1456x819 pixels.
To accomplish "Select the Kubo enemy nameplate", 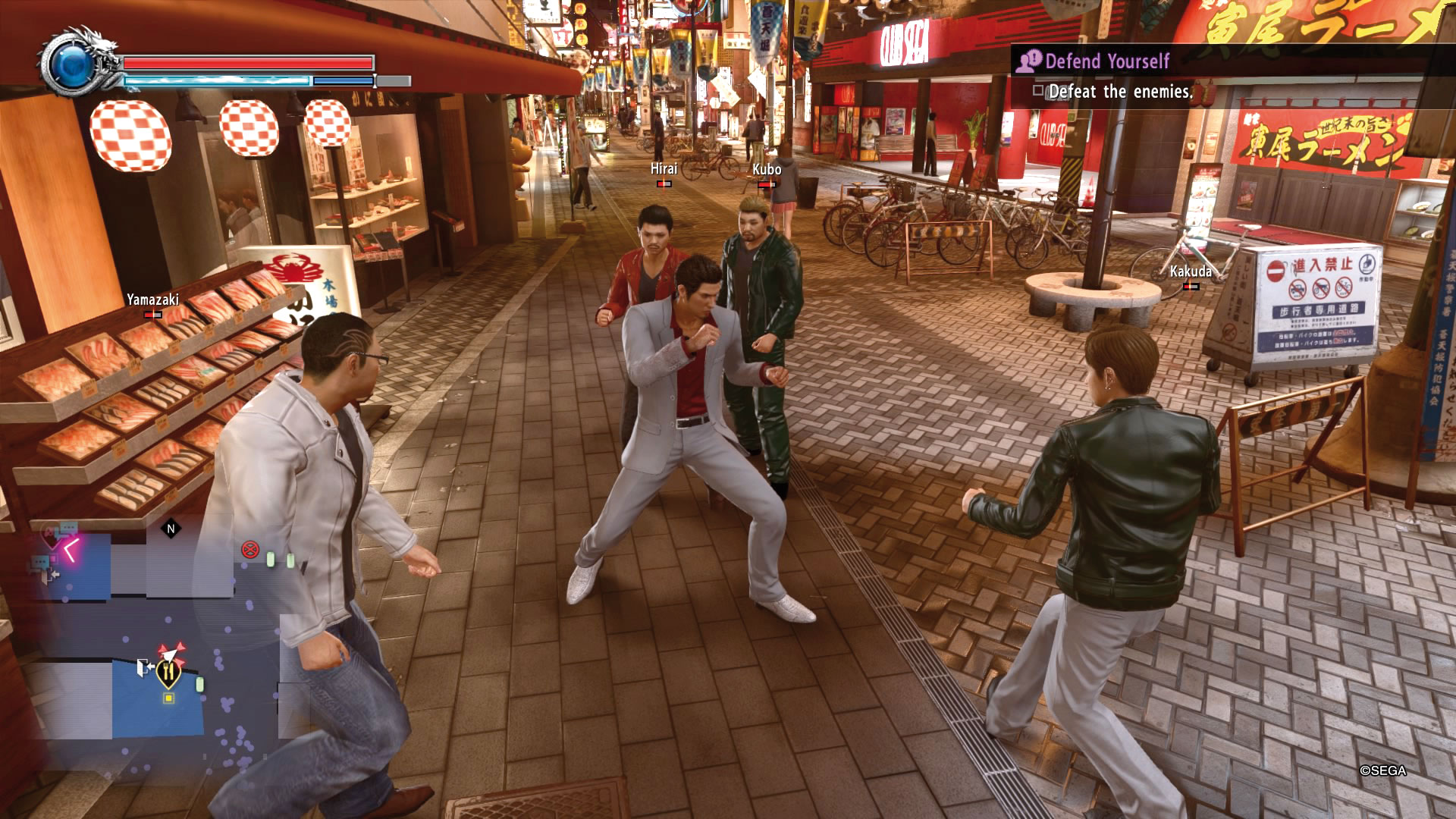I will click(x=767, y=170).
